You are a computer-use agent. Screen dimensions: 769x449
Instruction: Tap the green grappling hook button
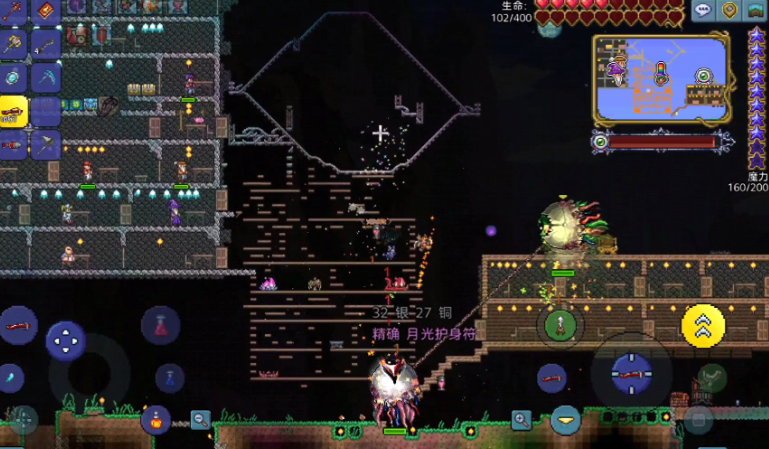pos(560,324)
